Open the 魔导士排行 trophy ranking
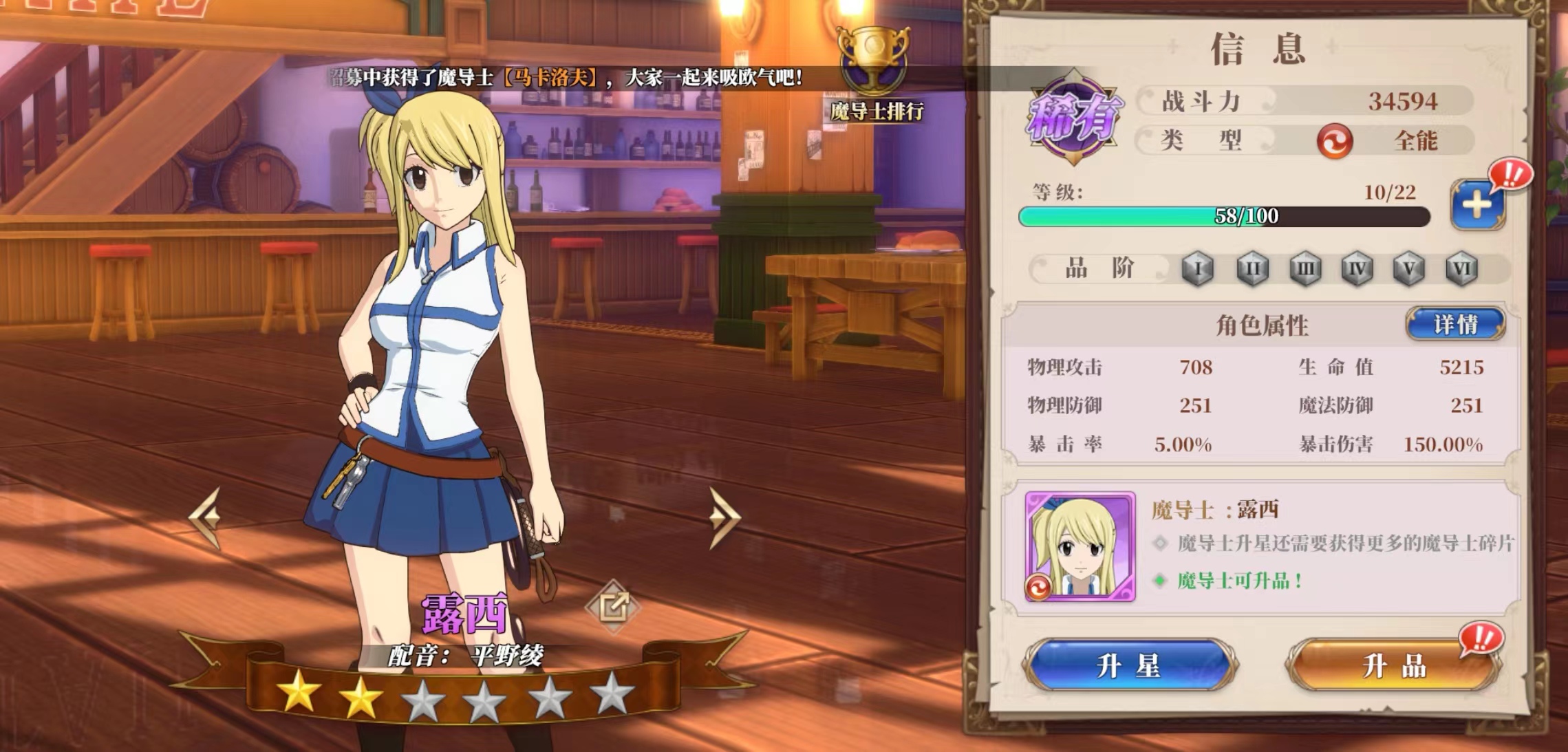Viewport: 1568px width, 752px height. pyautogui.click(x=874, y=74)
